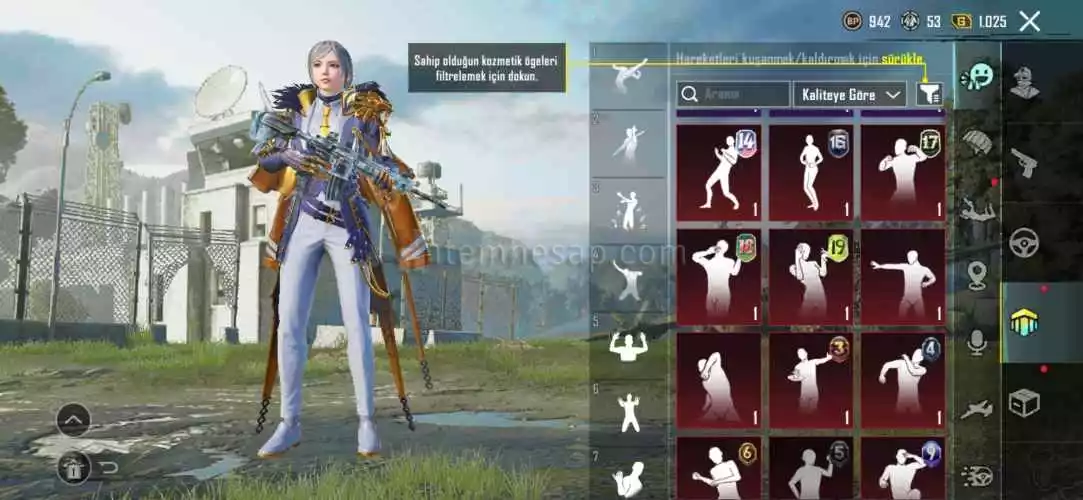
Task: Select the emote with badge 14
Action: 718,172
